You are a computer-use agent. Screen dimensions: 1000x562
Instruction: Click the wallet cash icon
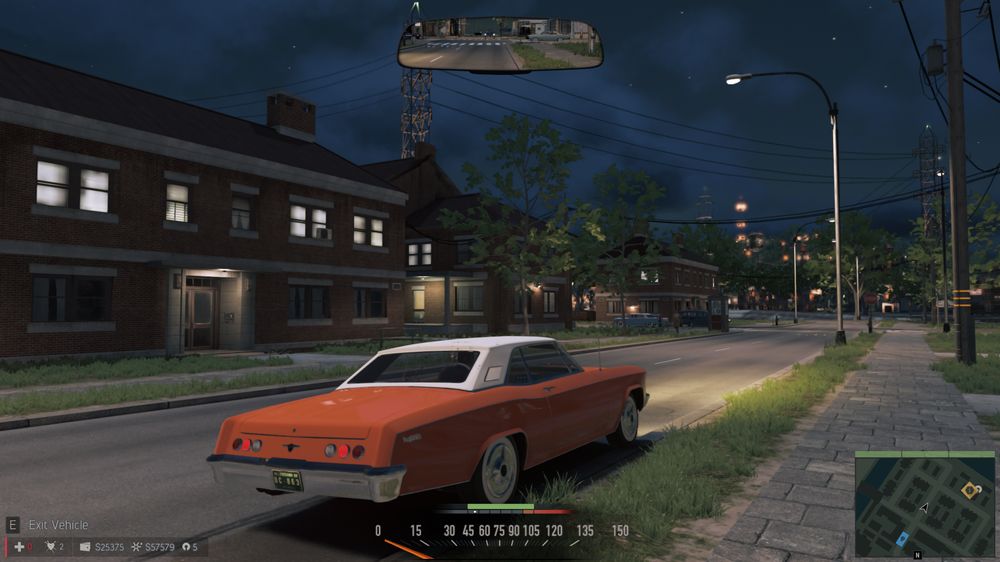click(85, 547)
